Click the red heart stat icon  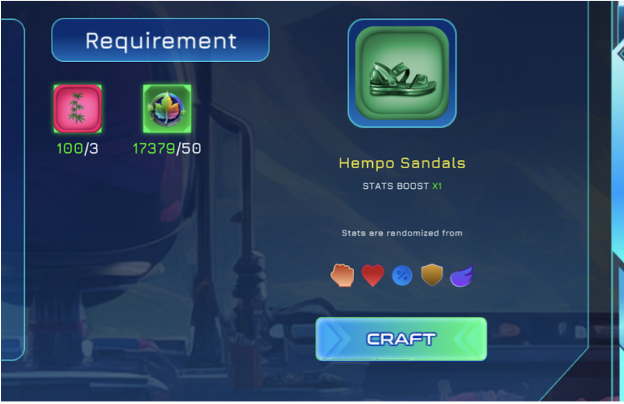(373, 275)
